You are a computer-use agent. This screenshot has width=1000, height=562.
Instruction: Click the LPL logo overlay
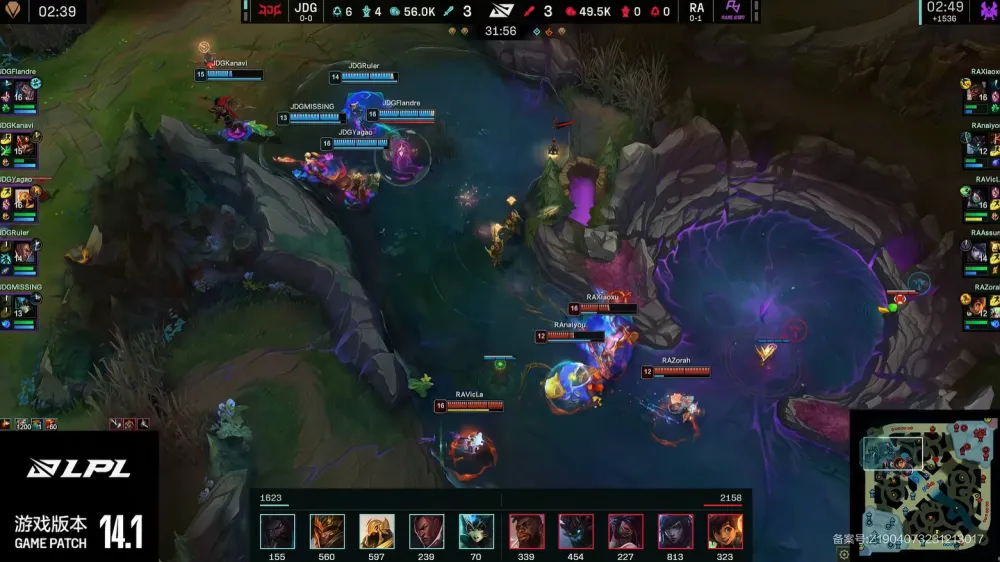(x=62, y=468)
